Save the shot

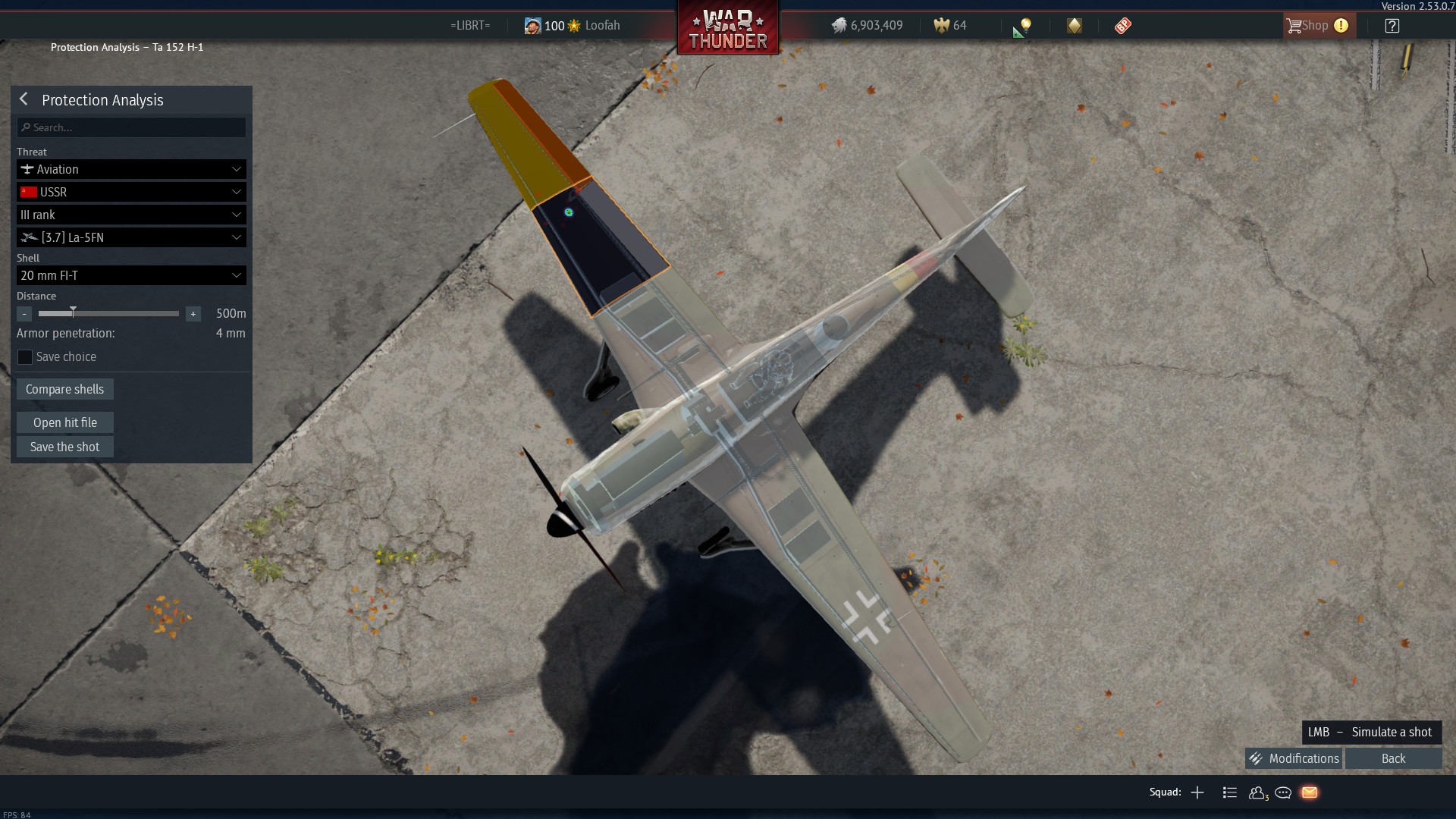[65, 447]
